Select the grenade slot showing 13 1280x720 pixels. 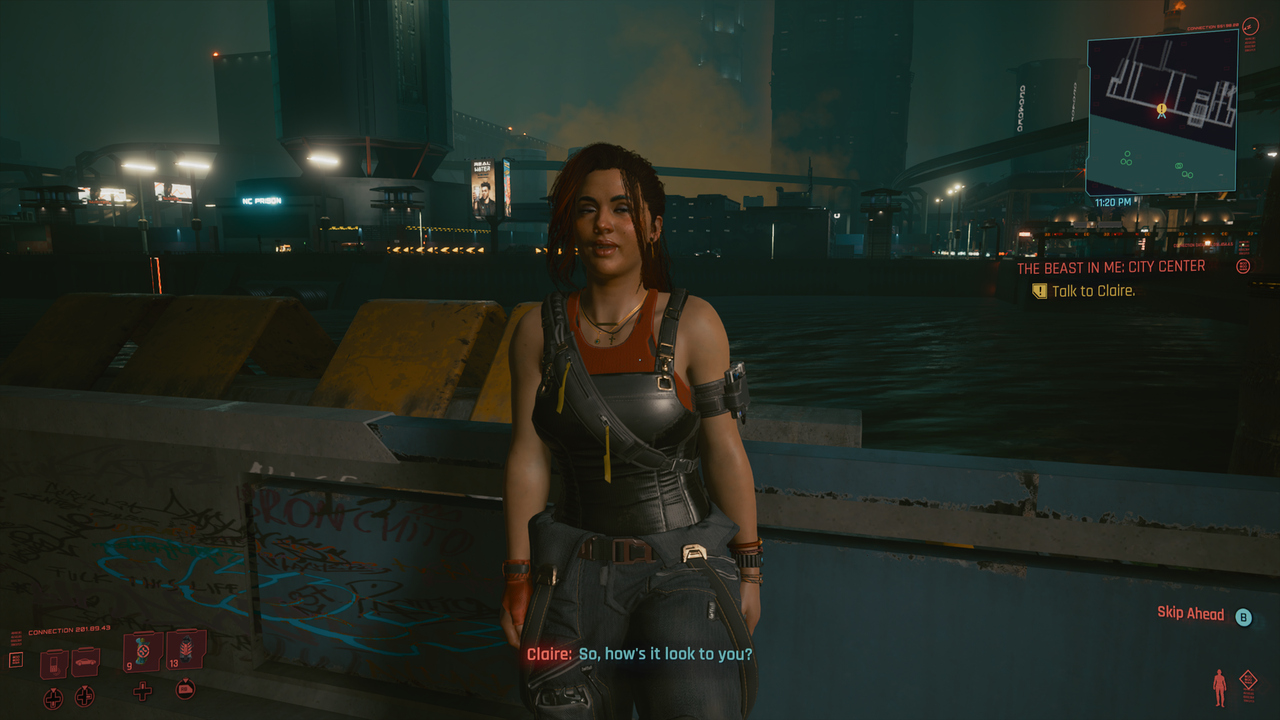tap(186, 650)
